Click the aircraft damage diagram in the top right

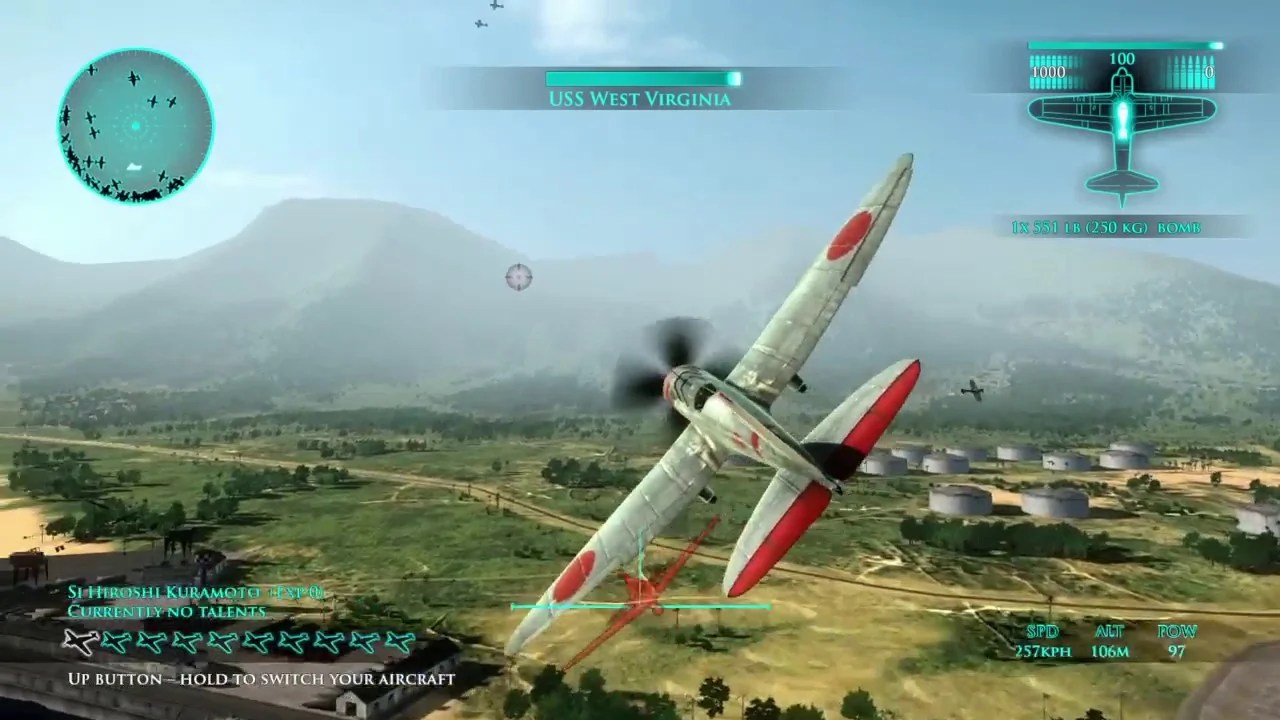(x=1122, y=140)
